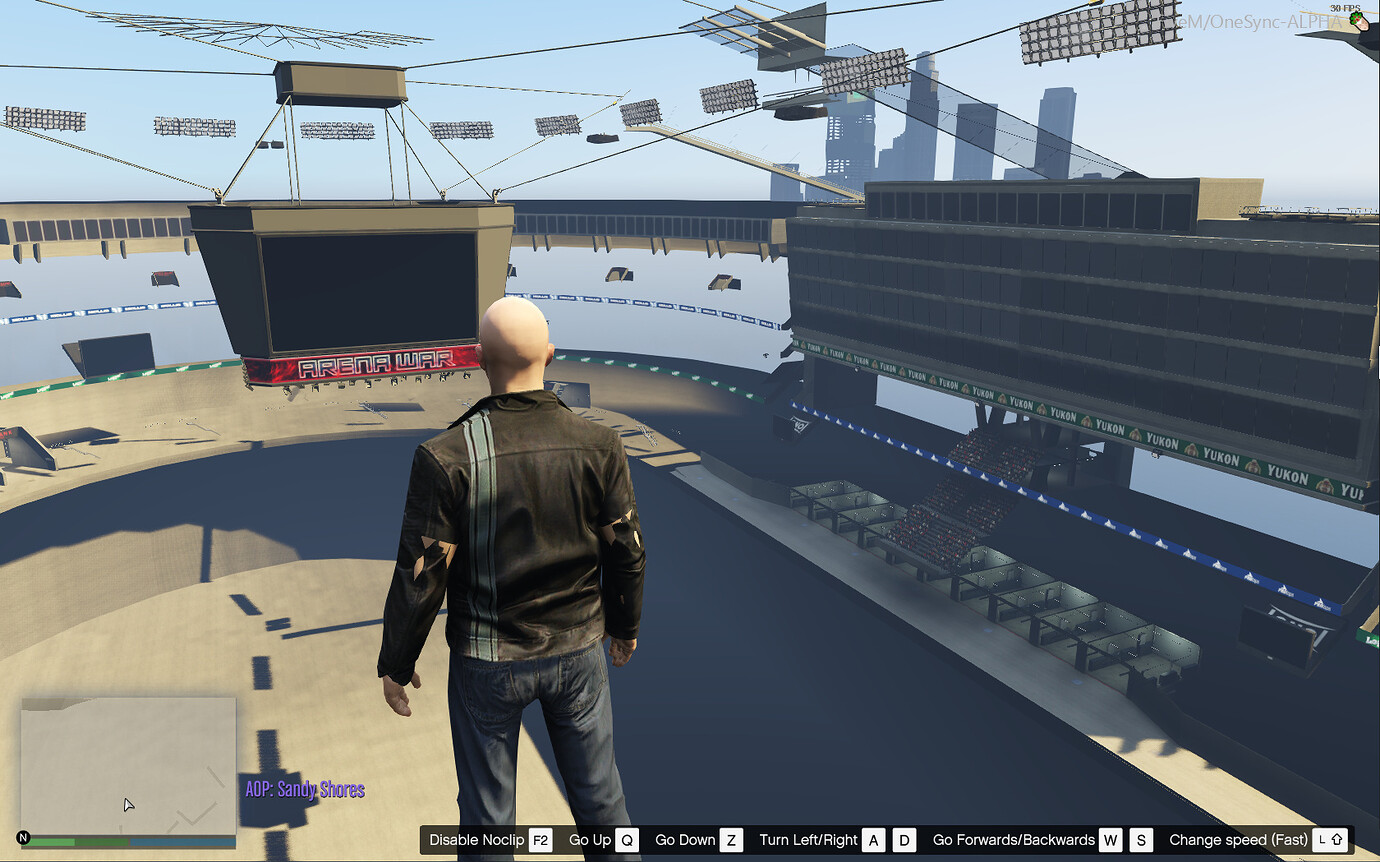This screenshot has height=862, width=1380.
Task: Click the F2 keycap icon for Disable Noclip
Action: (x=541, y=840)
